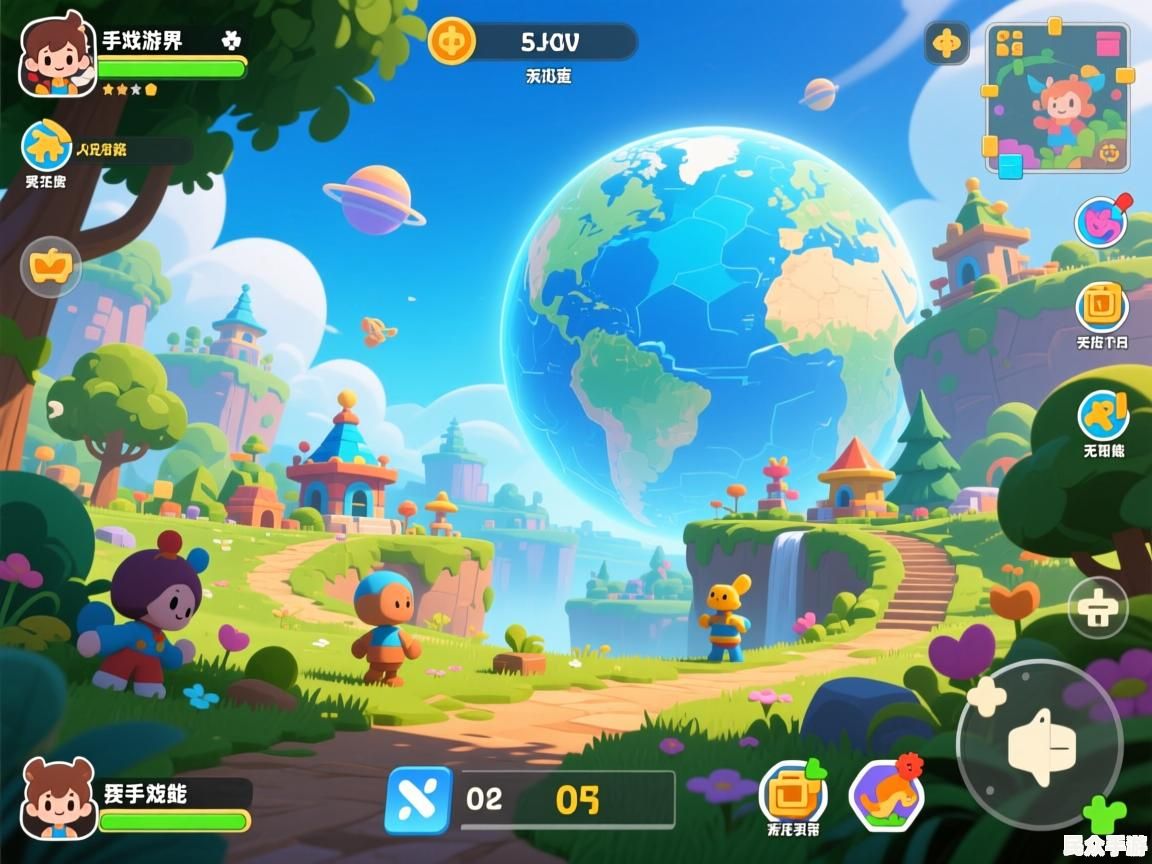Tap the translucent cross button
This screenshot has width=1152, height=864.
click(x=1098, y=608)
